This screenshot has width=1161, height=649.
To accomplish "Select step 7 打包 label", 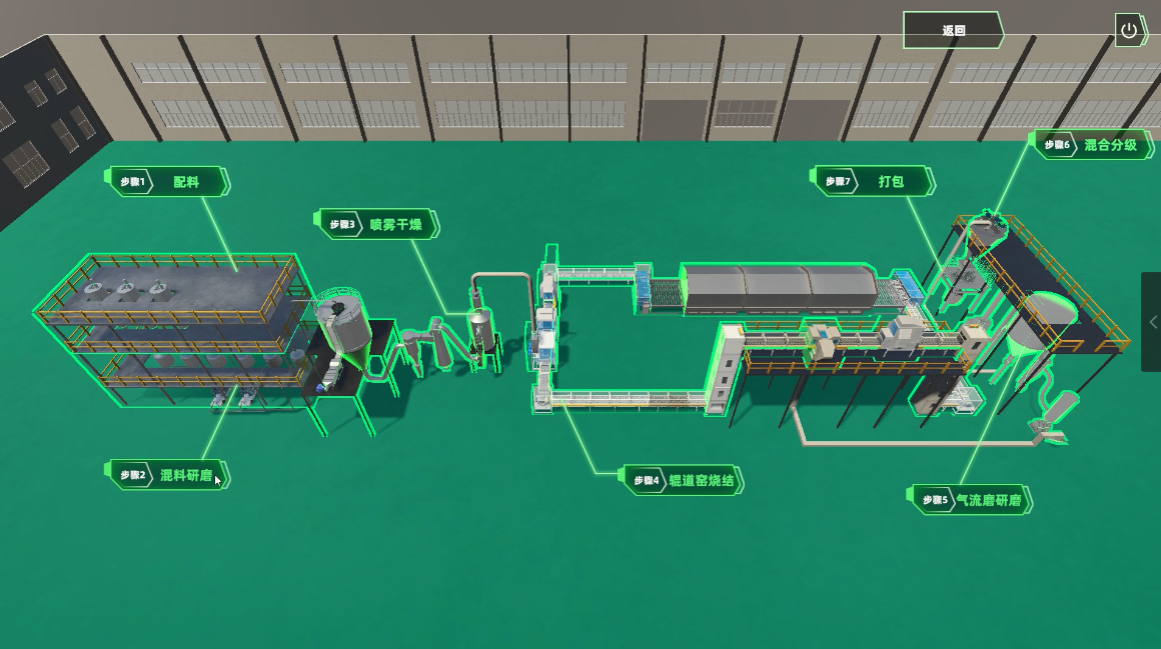I will [x=874, y=182].
